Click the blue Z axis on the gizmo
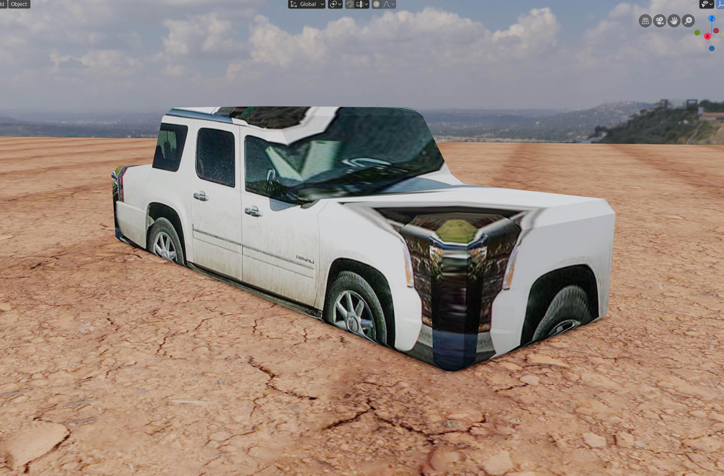 pos(711,18)
